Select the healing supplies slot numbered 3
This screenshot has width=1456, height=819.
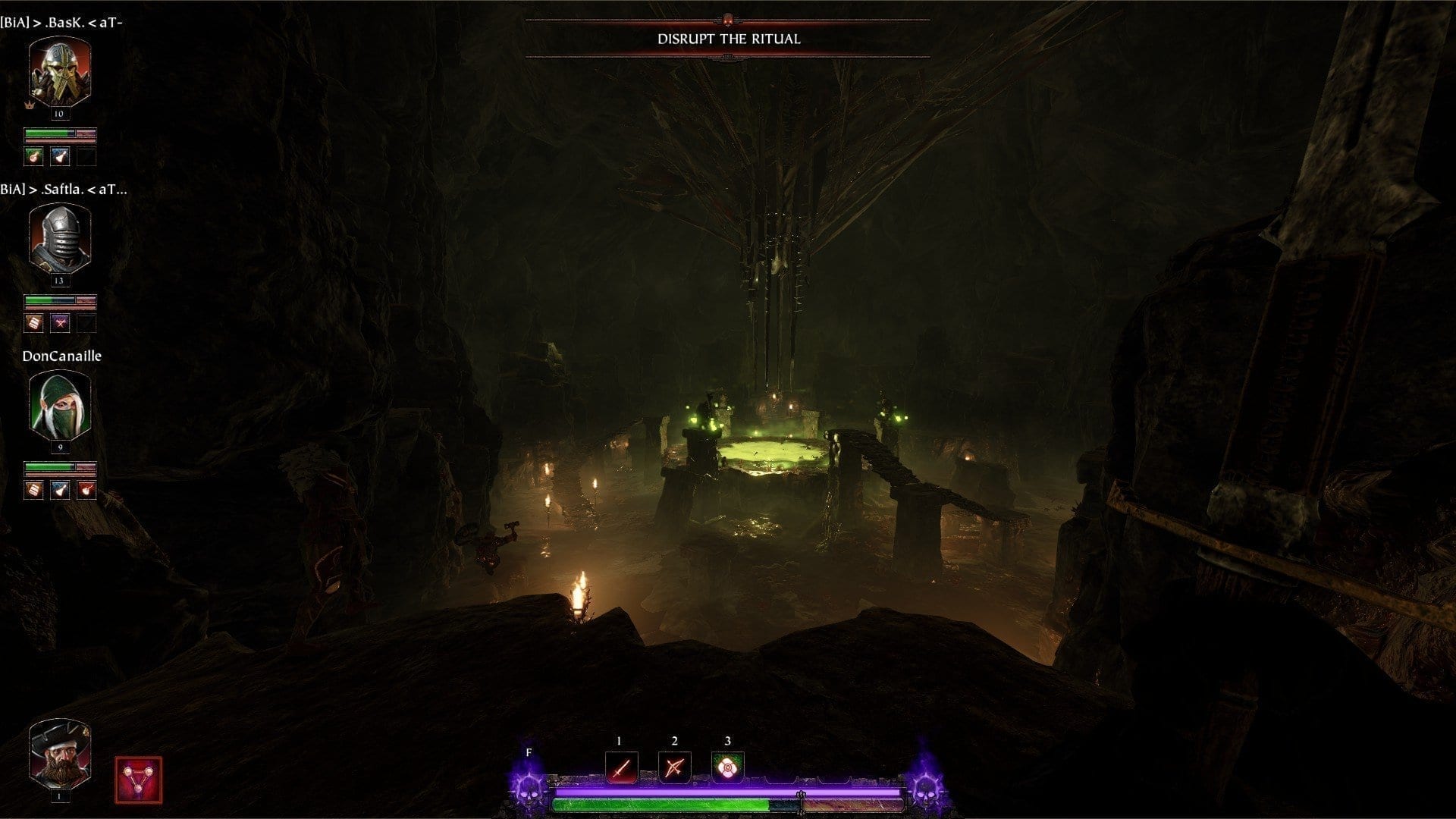click(x=727, y=767)
